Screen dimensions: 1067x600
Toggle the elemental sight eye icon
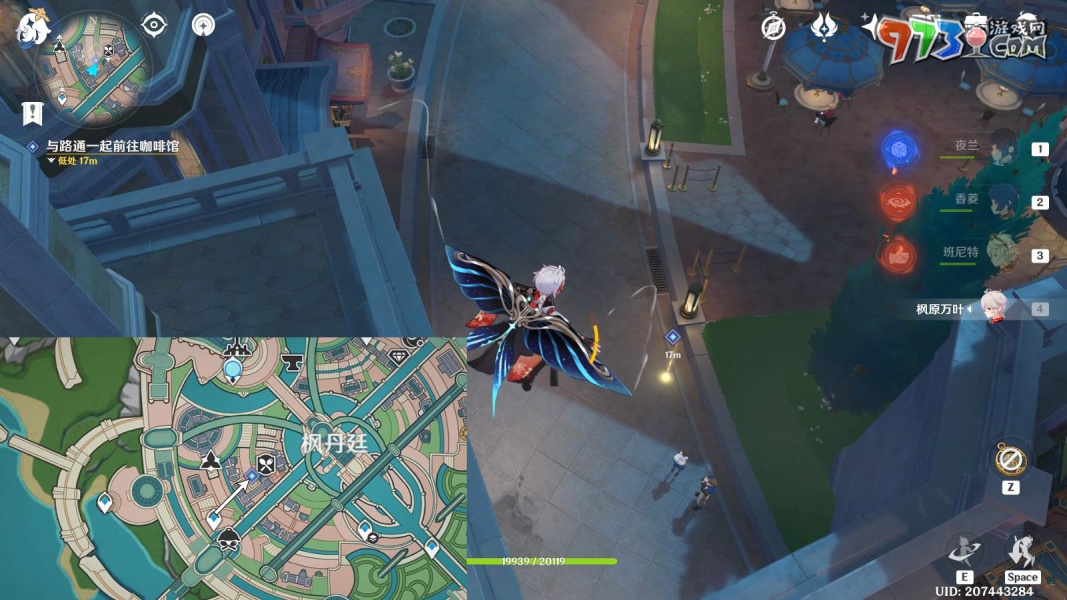pos(154,25)
